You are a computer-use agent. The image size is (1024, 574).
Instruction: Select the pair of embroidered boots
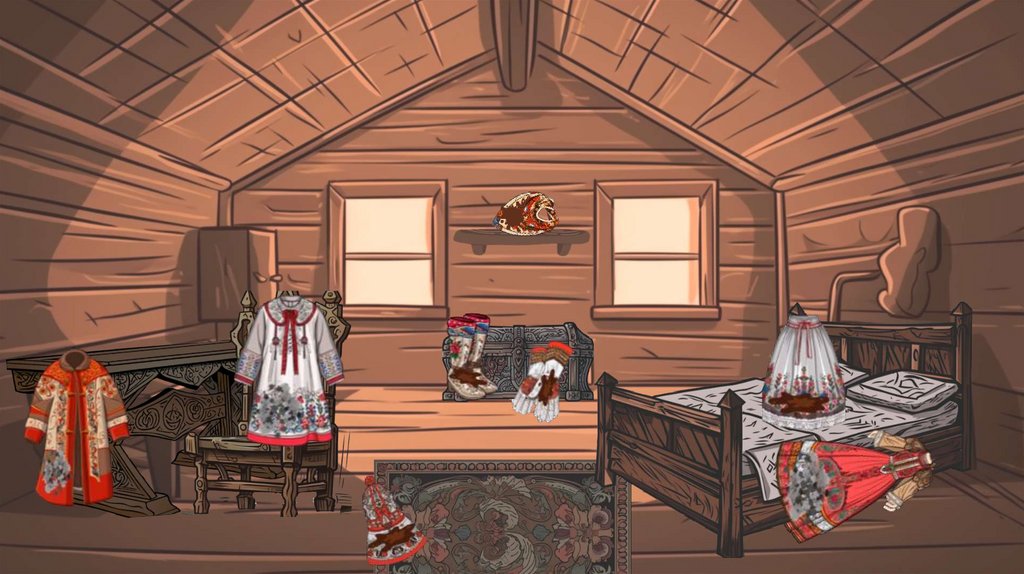tap(469, 356)
